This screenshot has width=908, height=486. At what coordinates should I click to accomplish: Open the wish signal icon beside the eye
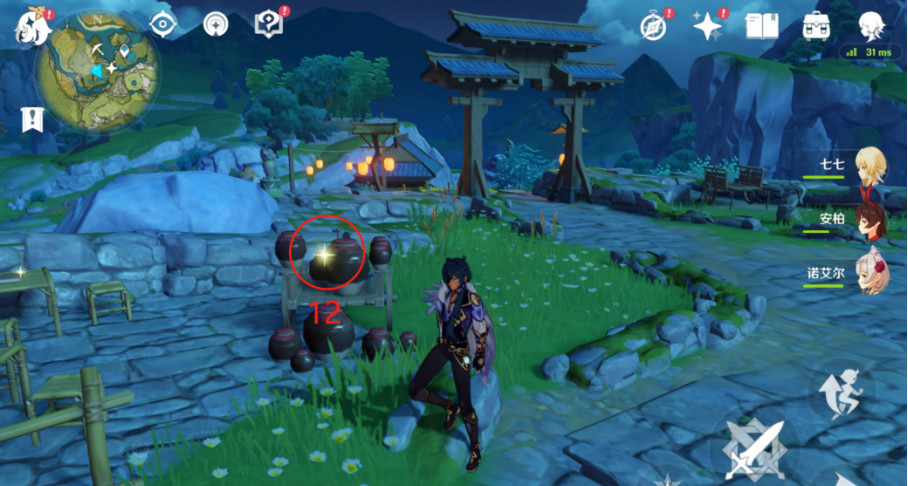point(215,24)
